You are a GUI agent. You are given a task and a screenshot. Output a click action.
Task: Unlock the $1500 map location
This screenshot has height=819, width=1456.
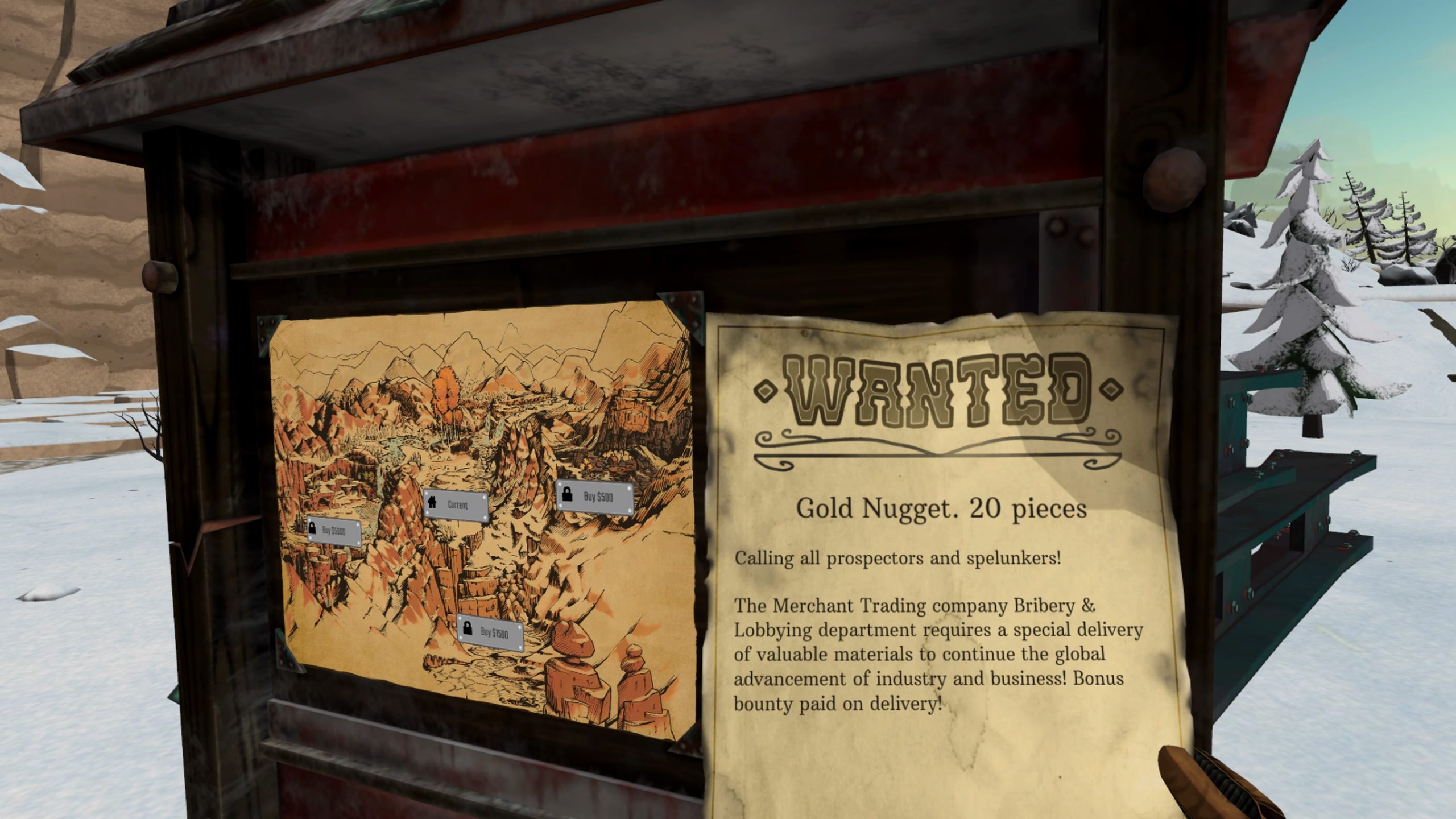click(490, 632)
